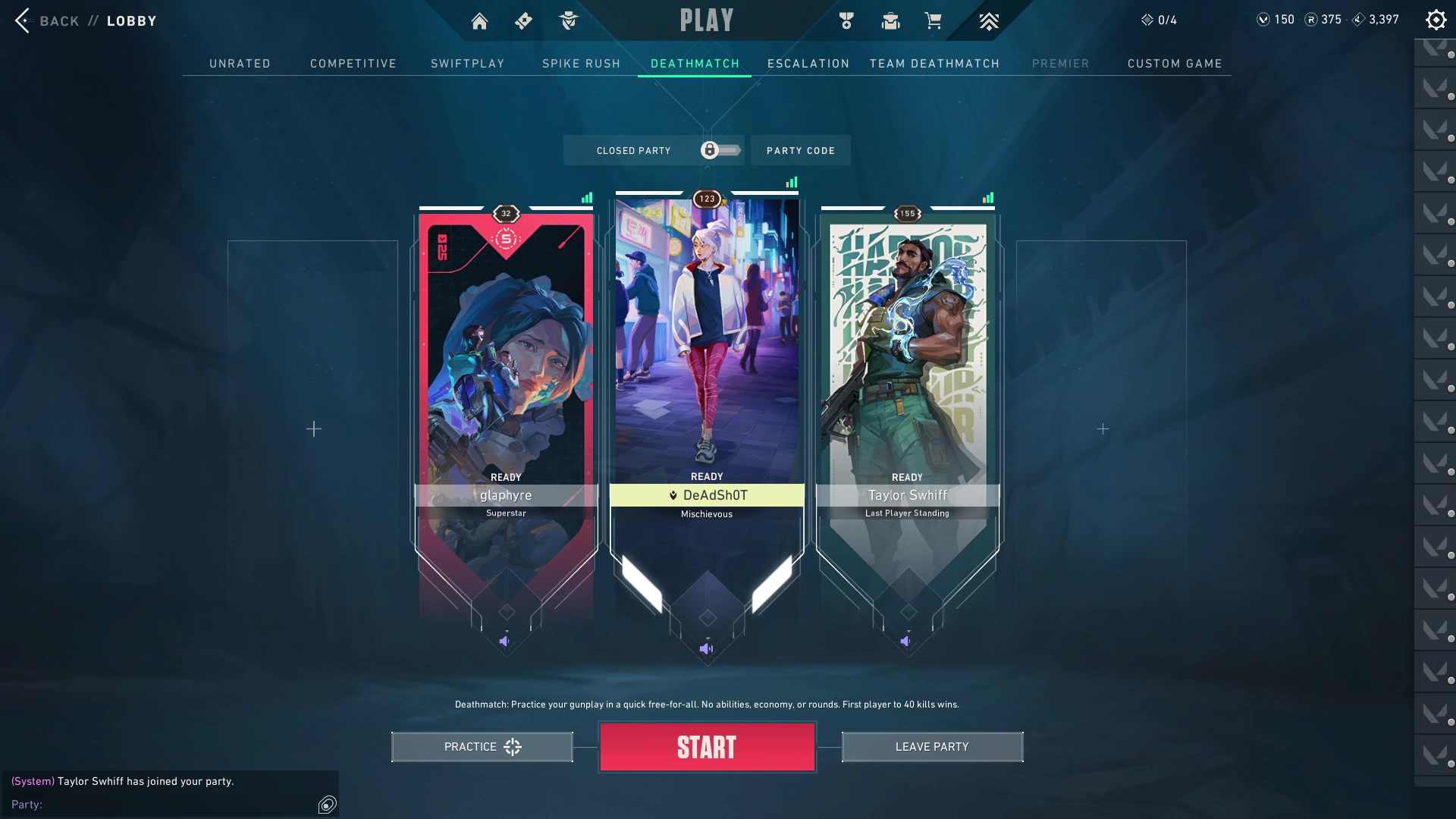1456x819 pixels.
Task: Select the Competitive mode tab
Action: click(x=353, y=64)
